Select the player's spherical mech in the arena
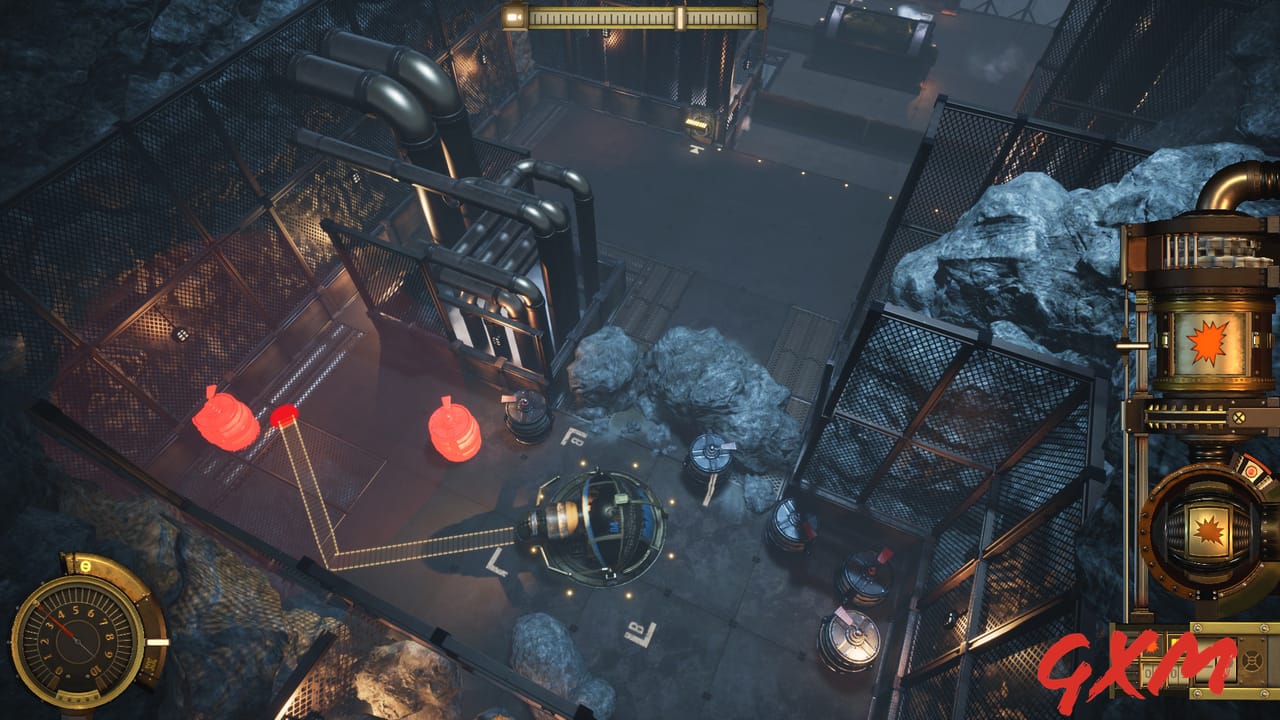Screen dimensions: 1280x720 pos(600,525)
